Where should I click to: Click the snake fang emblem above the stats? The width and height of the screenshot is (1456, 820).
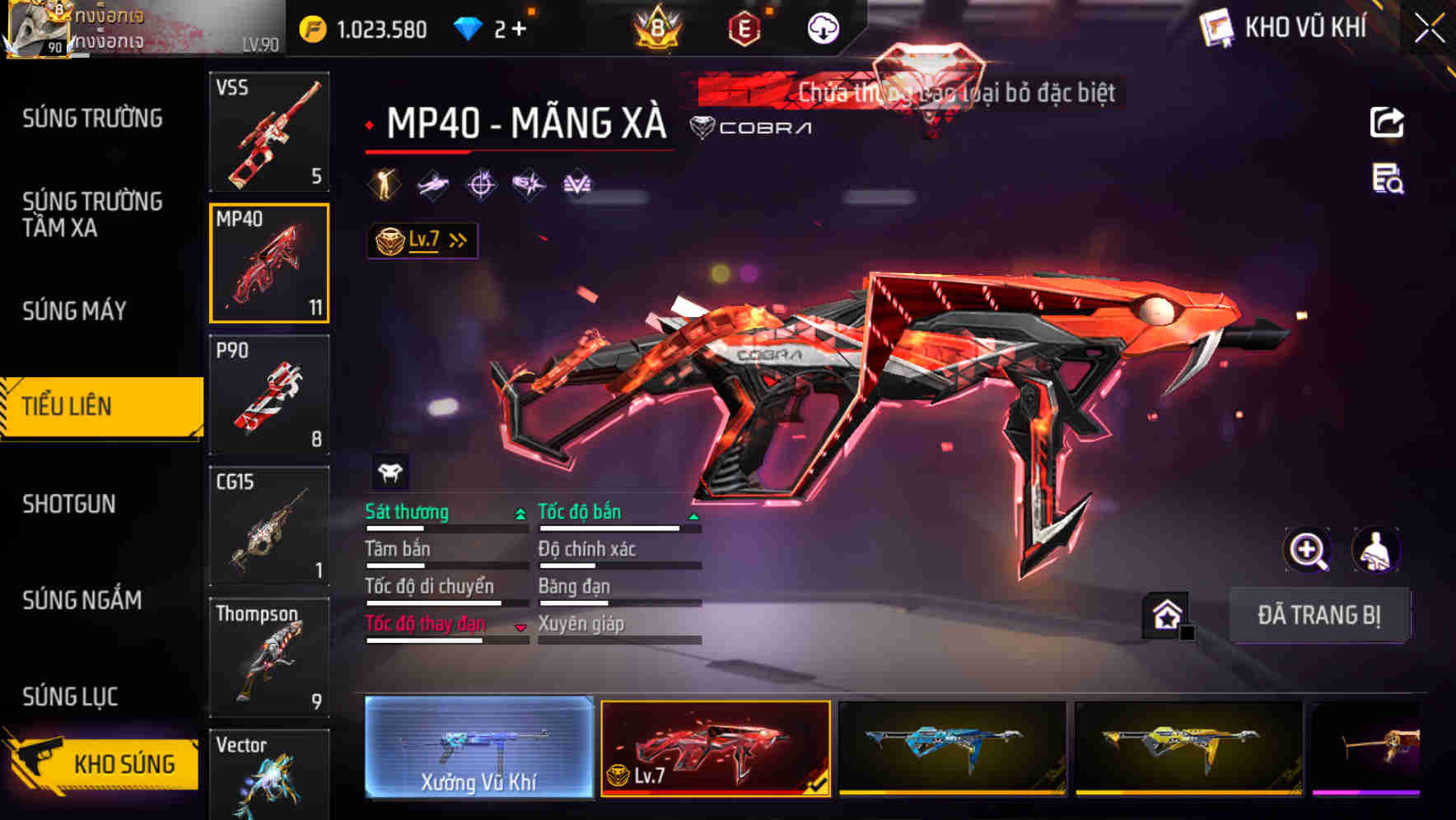click(391, 471)
